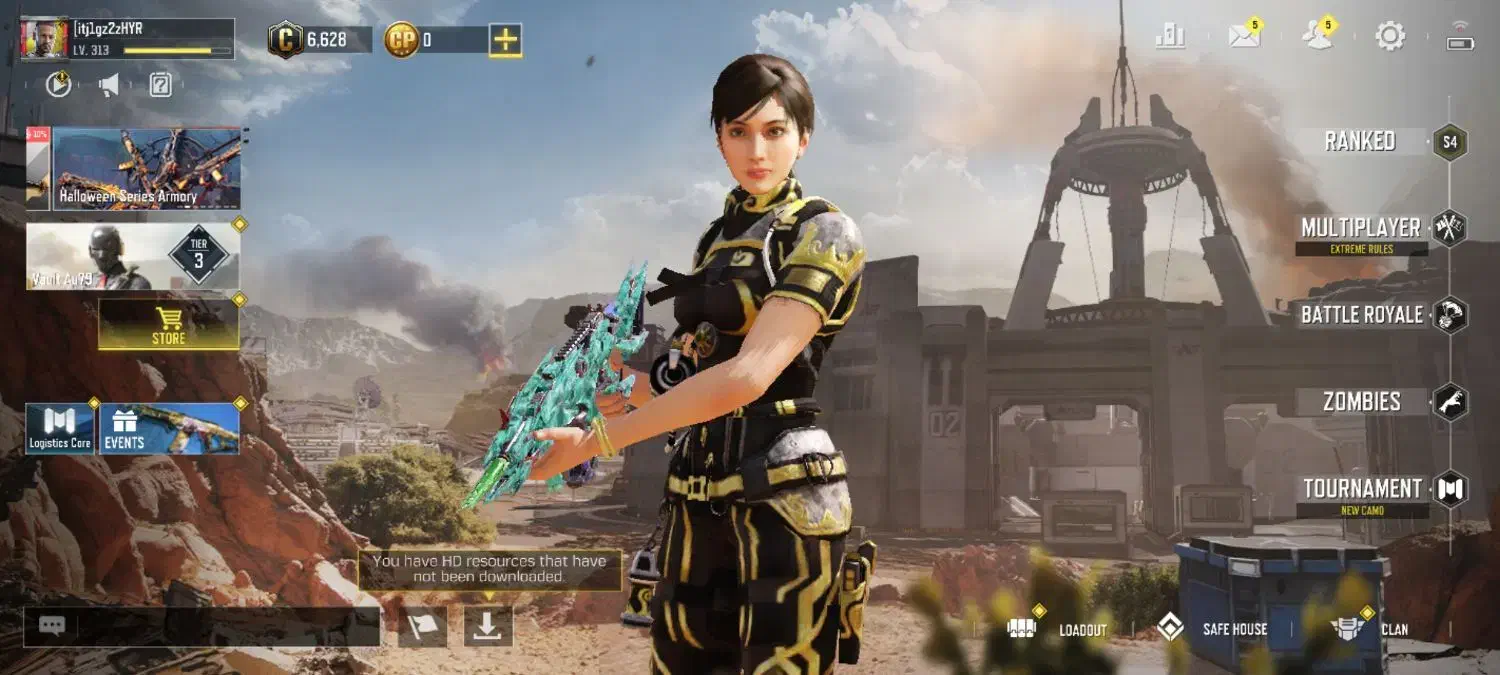
Task: Choose the Zombies mode
Action: tap(1362, 402)
